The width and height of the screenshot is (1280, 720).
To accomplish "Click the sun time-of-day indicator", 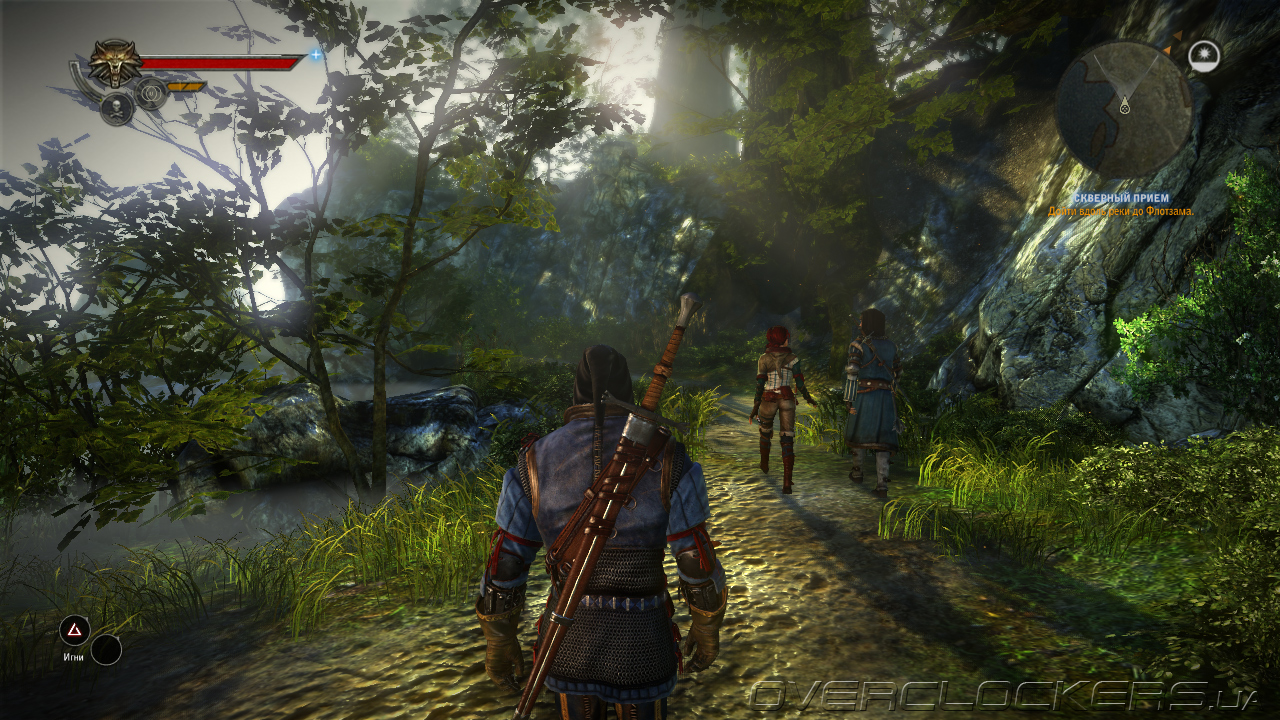I will [x=1204, y=56].
